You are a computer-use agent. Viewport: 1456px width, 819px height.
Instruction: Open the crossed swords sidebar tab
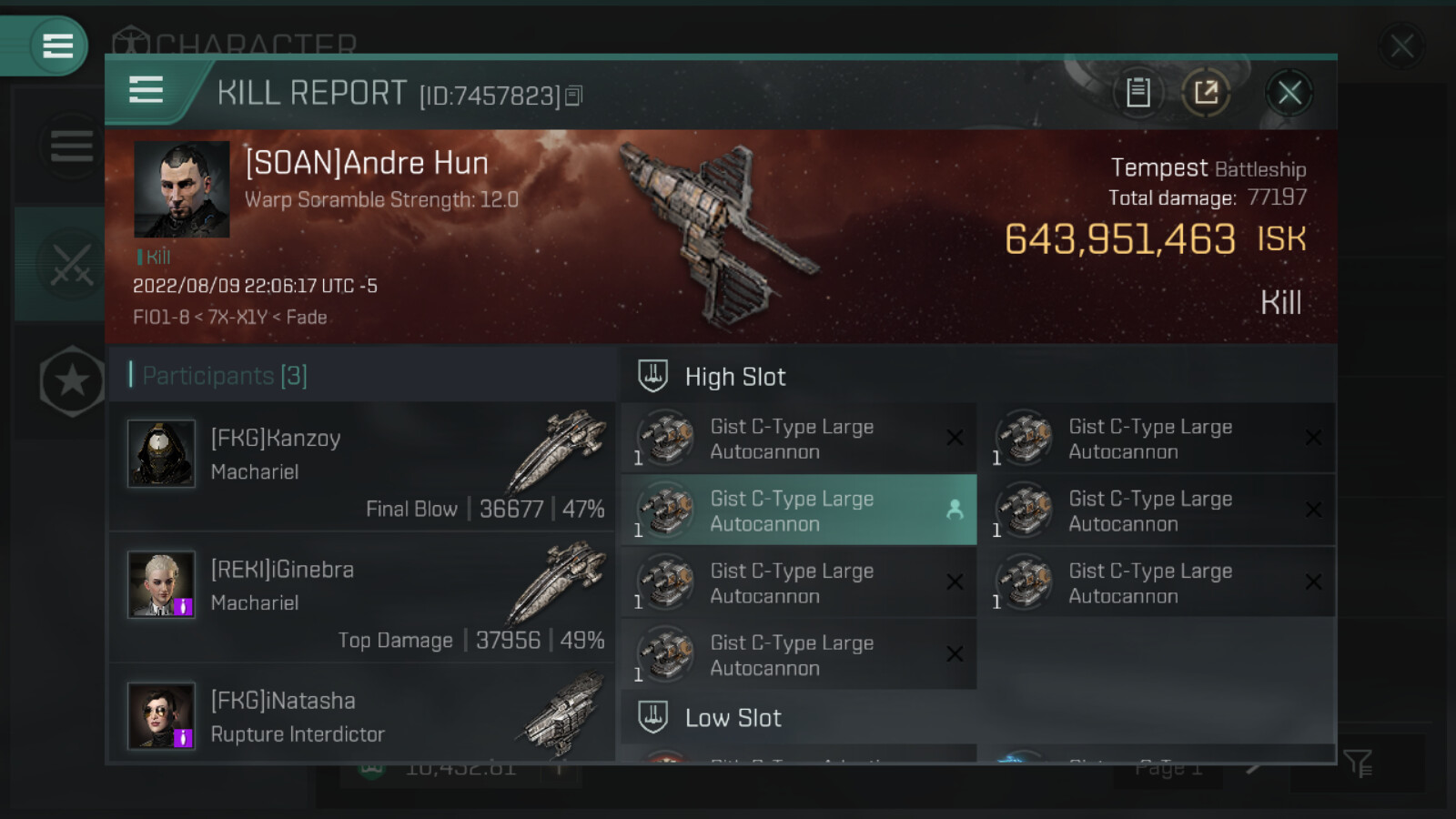pyautogui.click(x=69, y=265)
